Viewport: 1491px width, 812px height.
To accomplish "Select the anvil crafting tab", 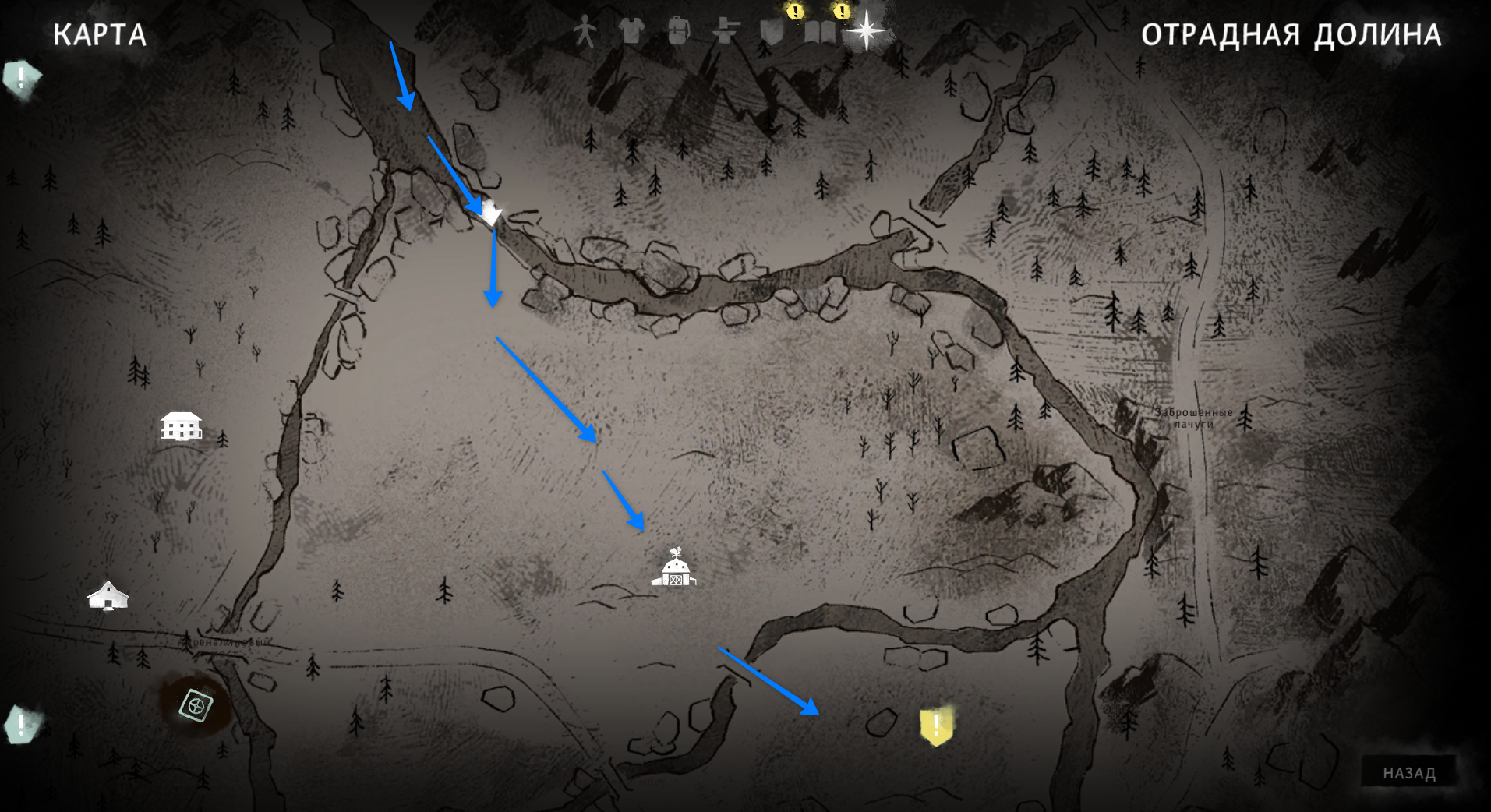I will (726, 32).
